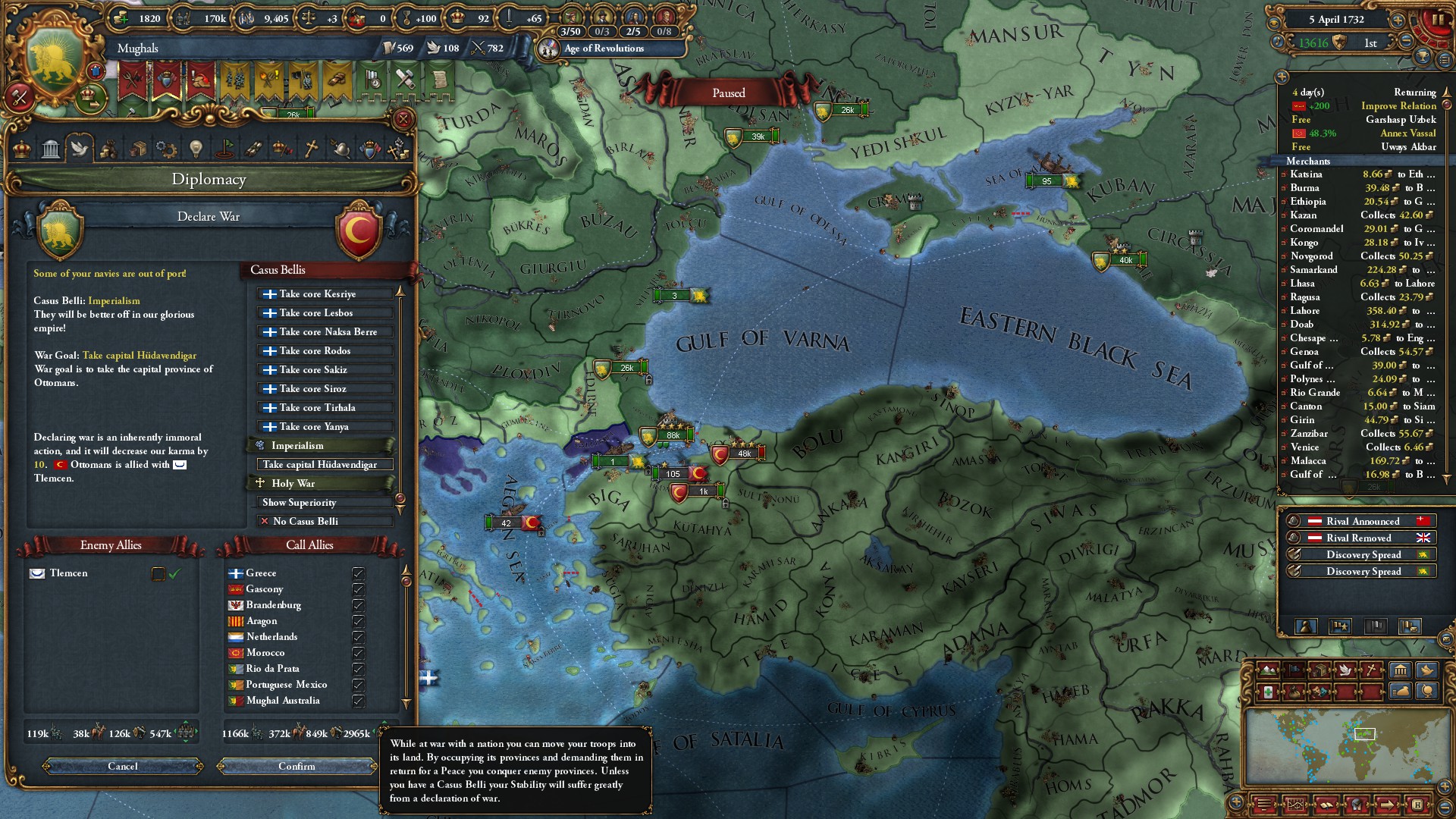Open the Rival Announced notification

coord(1362,521)
